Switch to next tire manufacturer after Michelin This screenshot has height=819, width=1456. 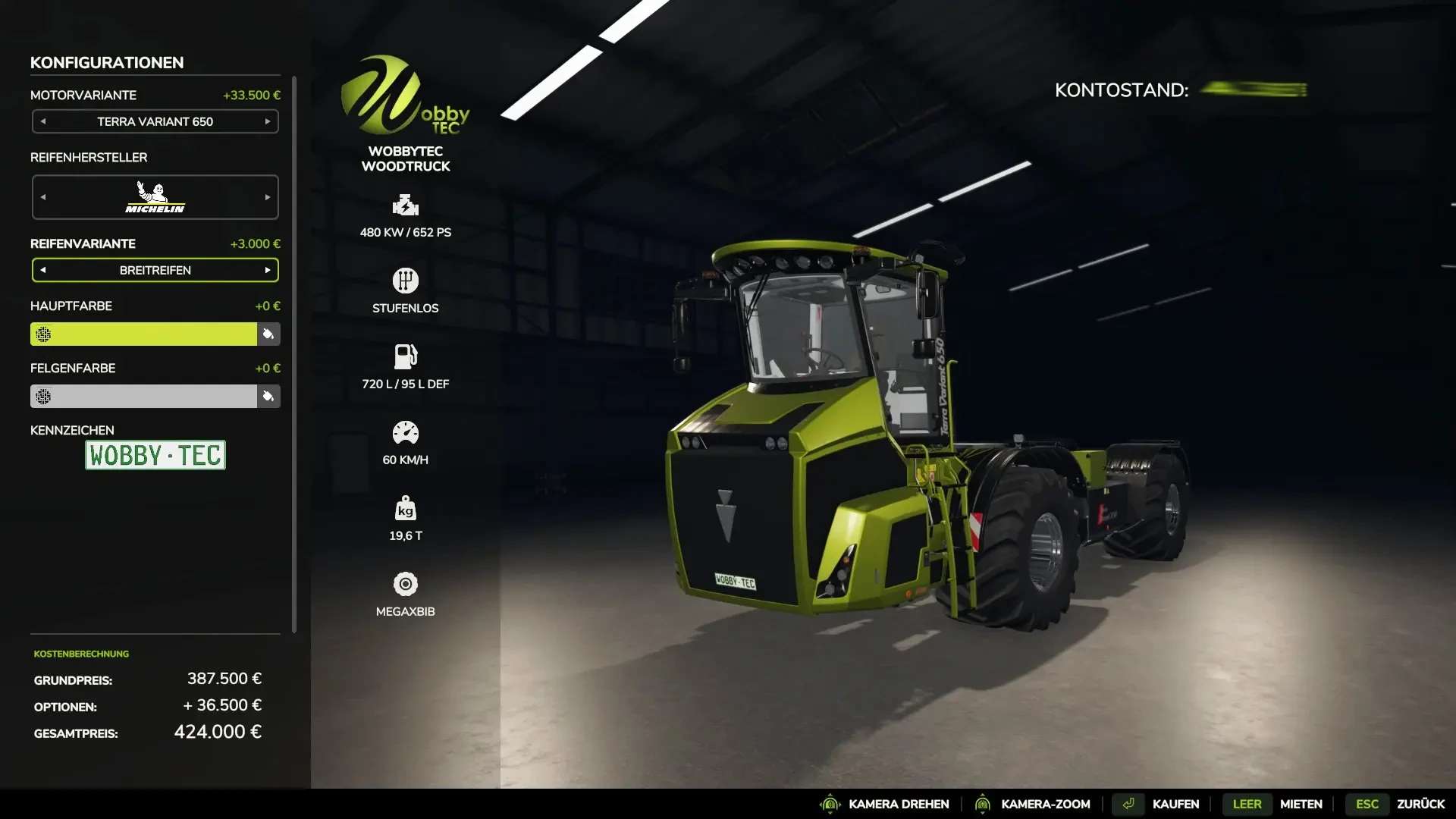click(x=268, y=197)
